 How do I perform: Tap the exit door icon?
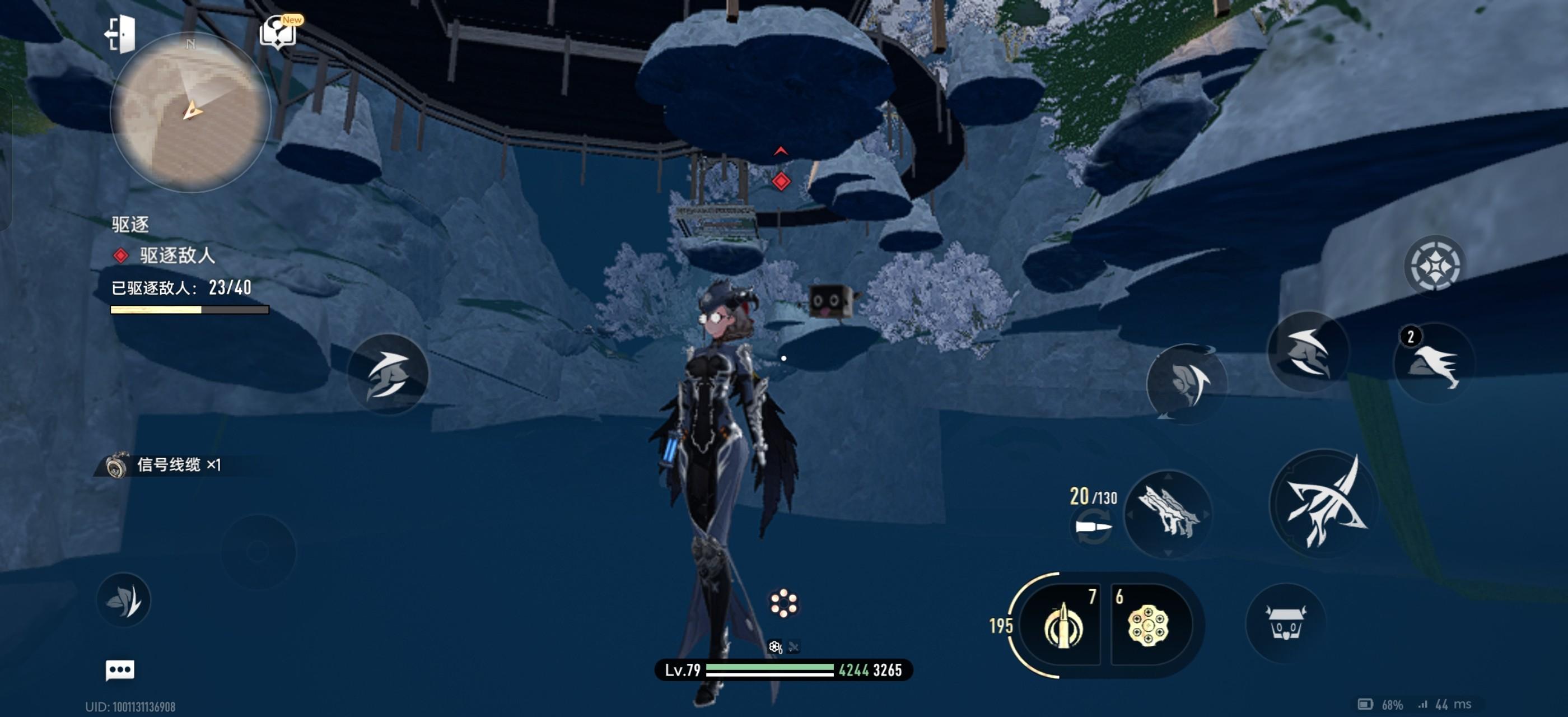(x=120, y=34)
